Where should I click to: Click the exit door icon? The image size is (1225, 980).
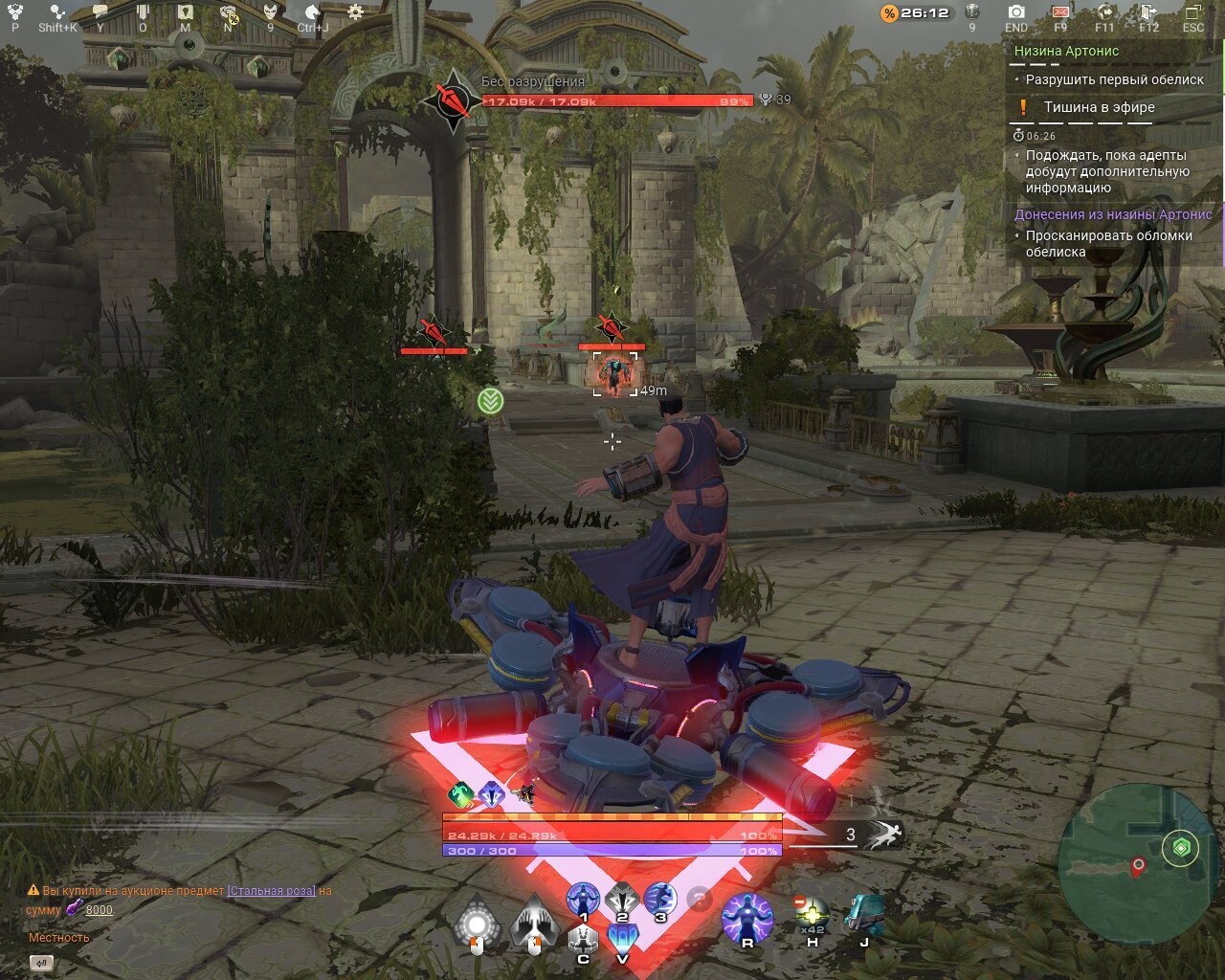pos(1148,12)
